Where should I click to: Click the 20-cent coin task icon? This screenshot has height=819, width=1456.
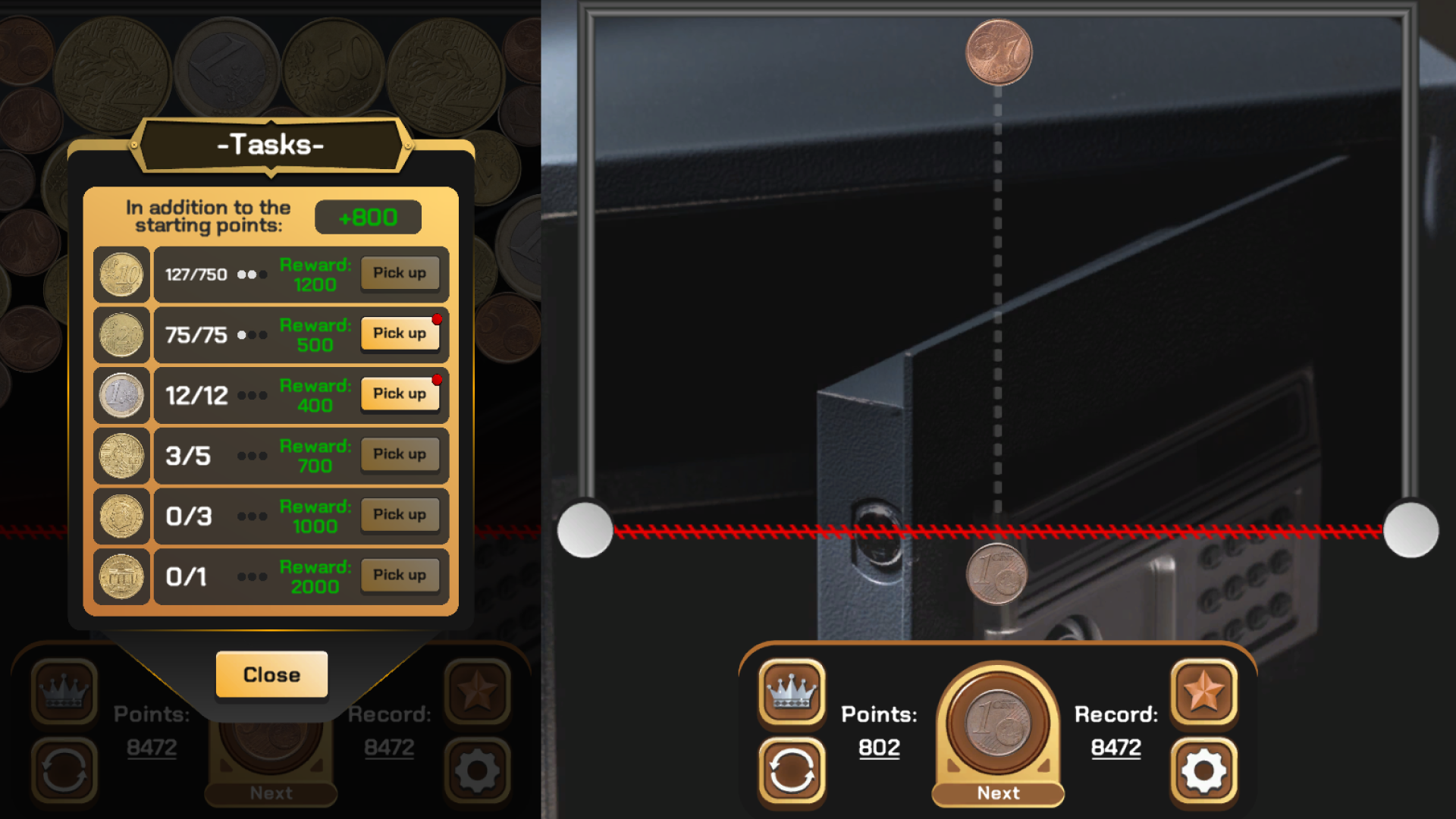coord(121,334)
